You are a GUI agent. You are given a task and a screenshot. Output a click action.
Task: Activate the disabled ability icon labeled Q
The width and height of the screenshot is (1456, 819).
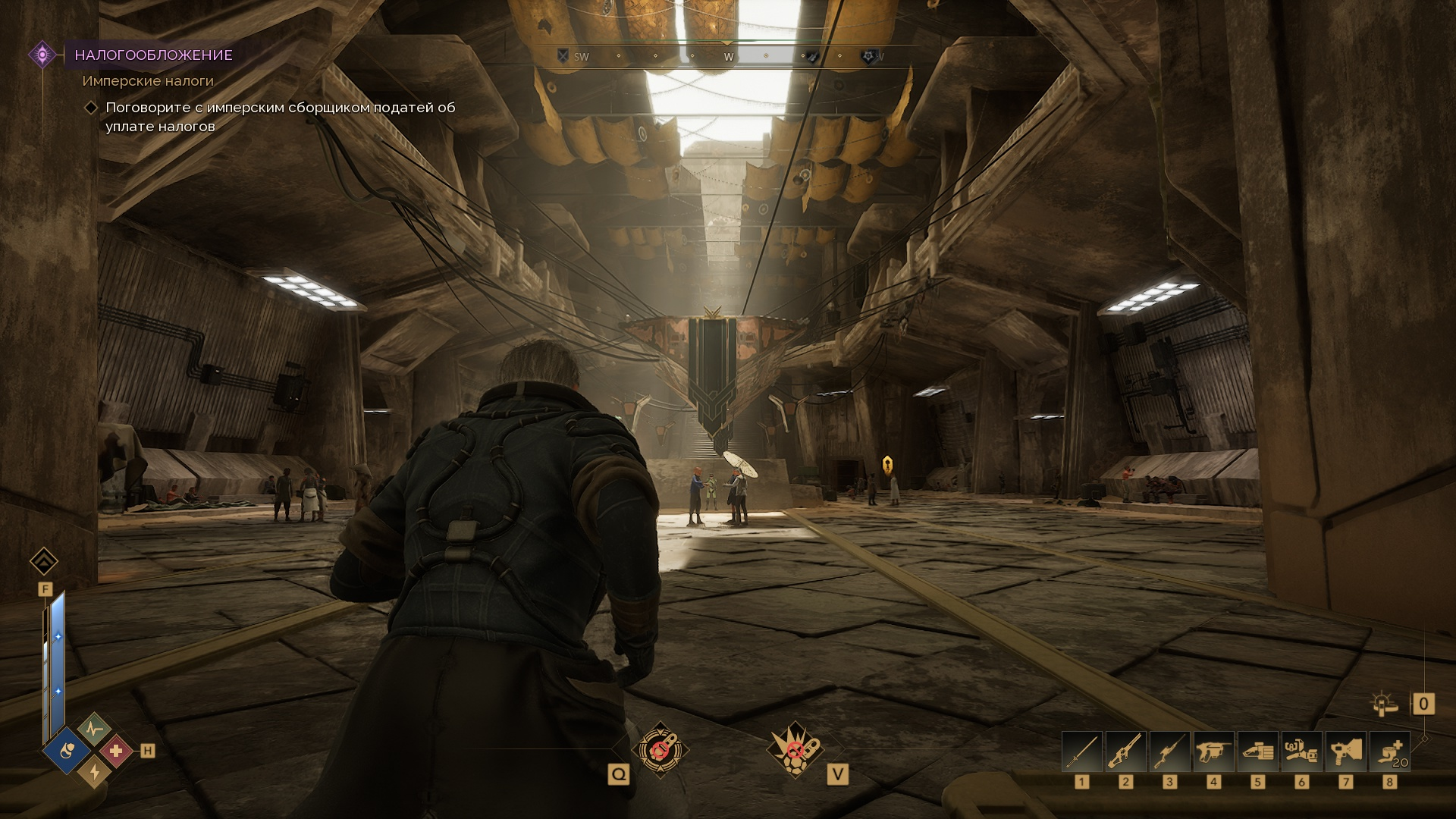[661, 749]
